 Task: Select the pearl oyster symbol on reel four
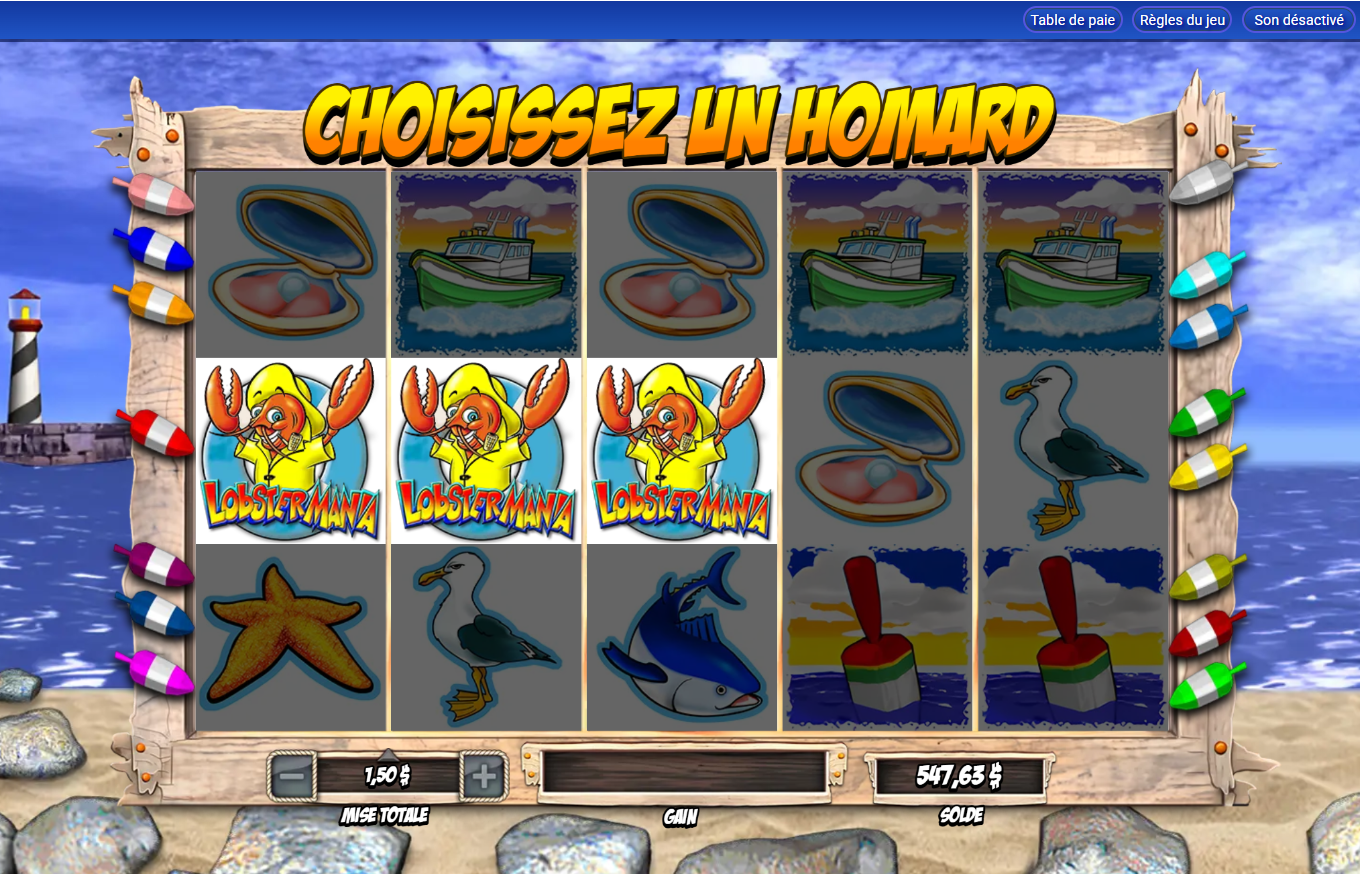click(x=877, y=452)
